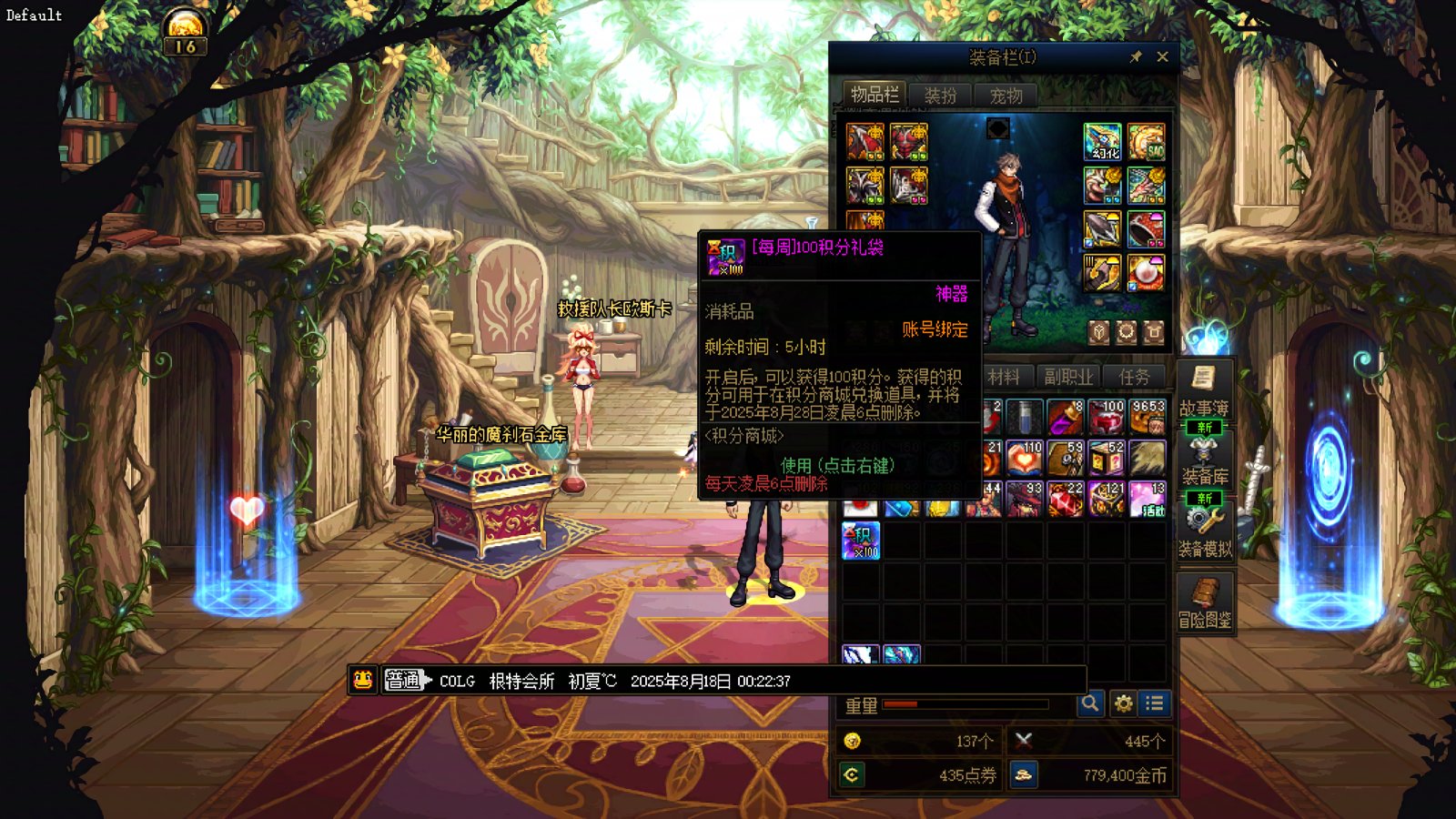Open the inventory search magnifier

[x=1089, y=703]
